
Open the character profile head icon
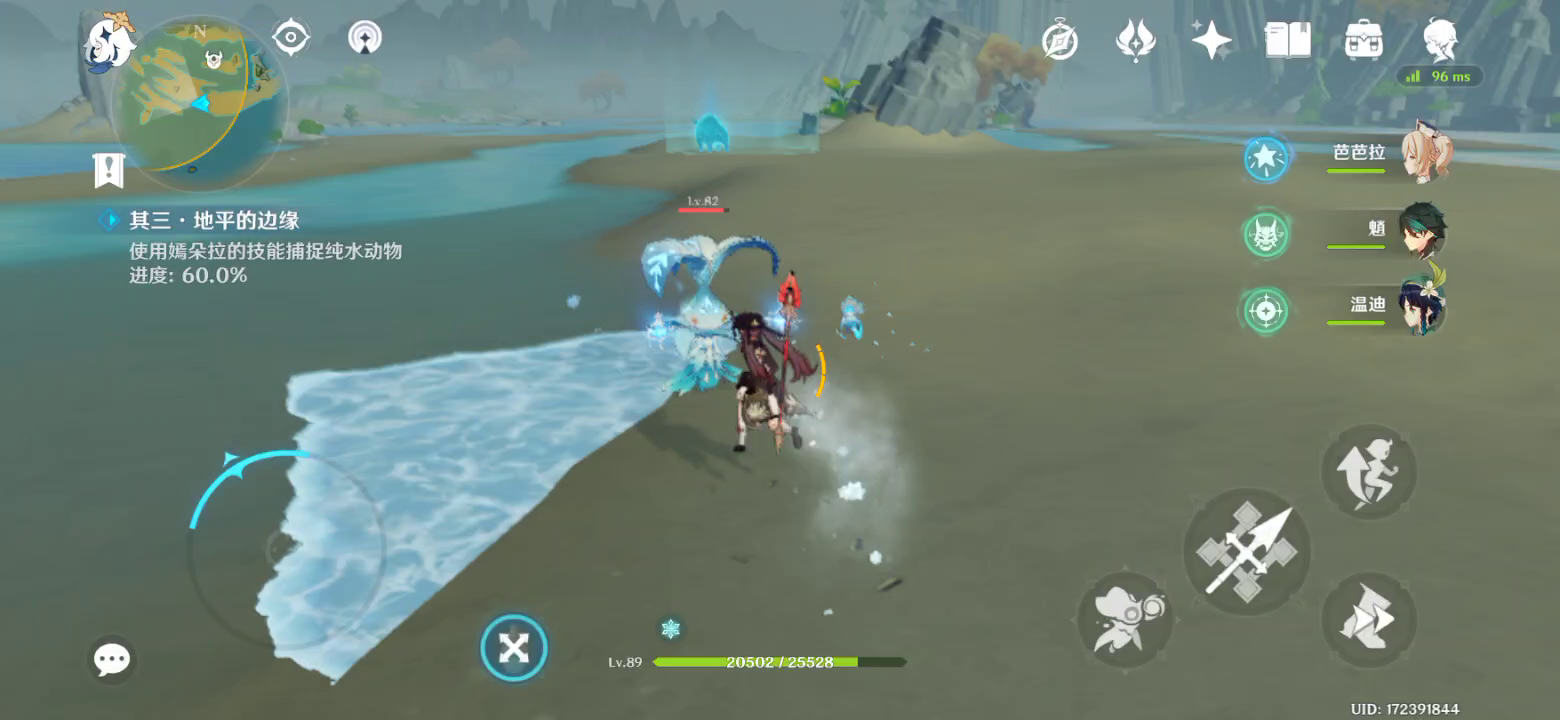(1440, 41)
